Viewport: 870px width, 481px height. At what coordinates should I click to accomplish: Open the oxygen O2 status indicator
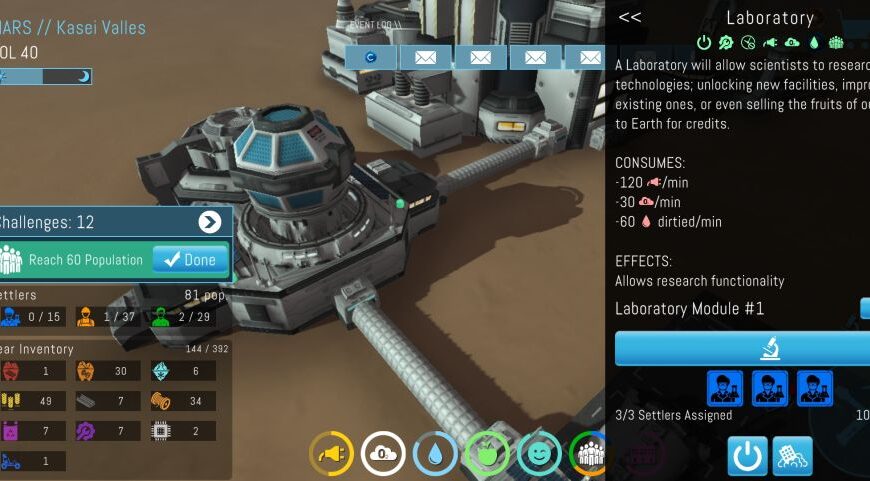[x=383, y=453]
